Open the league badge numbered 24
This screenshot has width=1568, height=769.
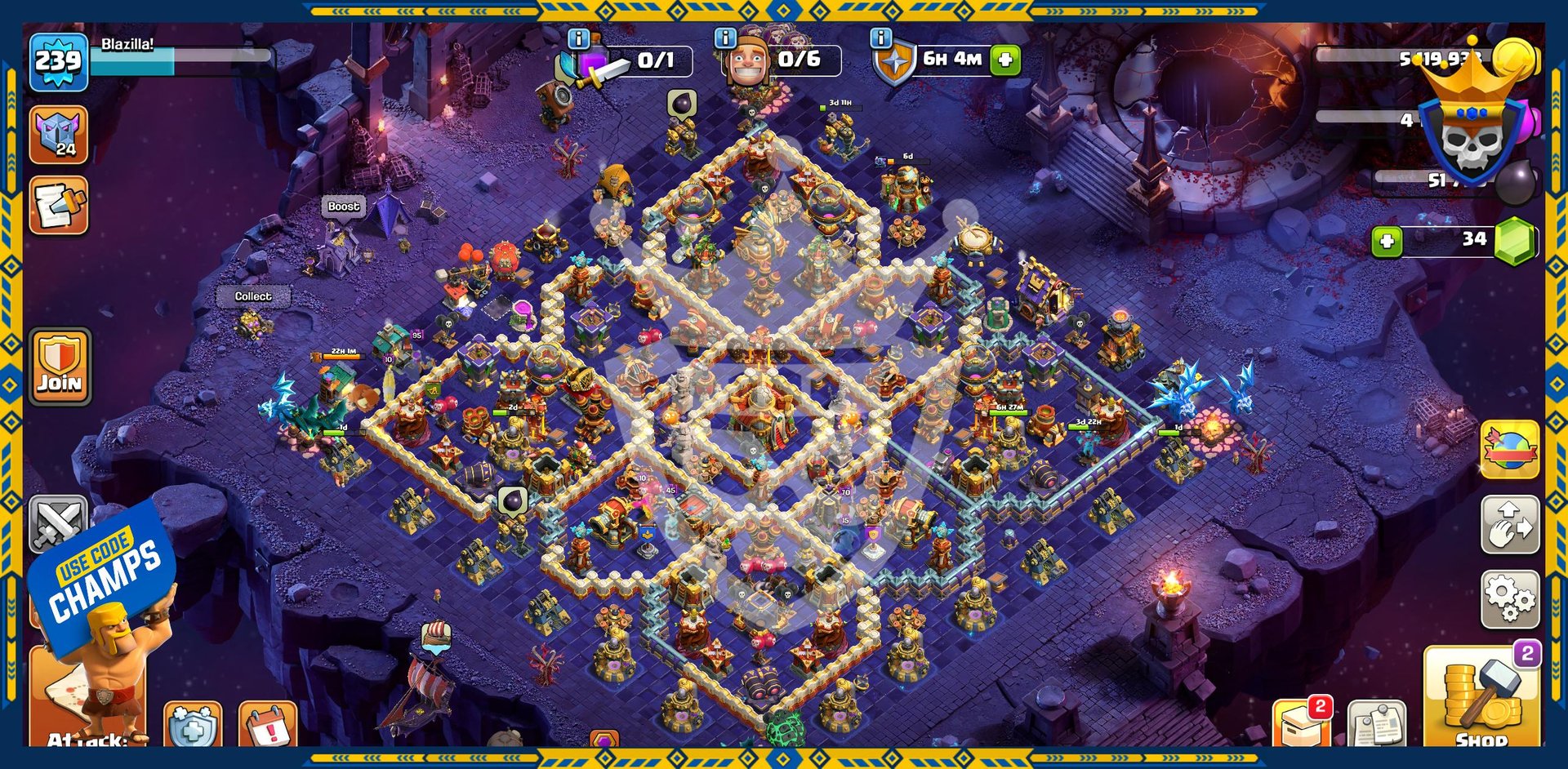58,135
